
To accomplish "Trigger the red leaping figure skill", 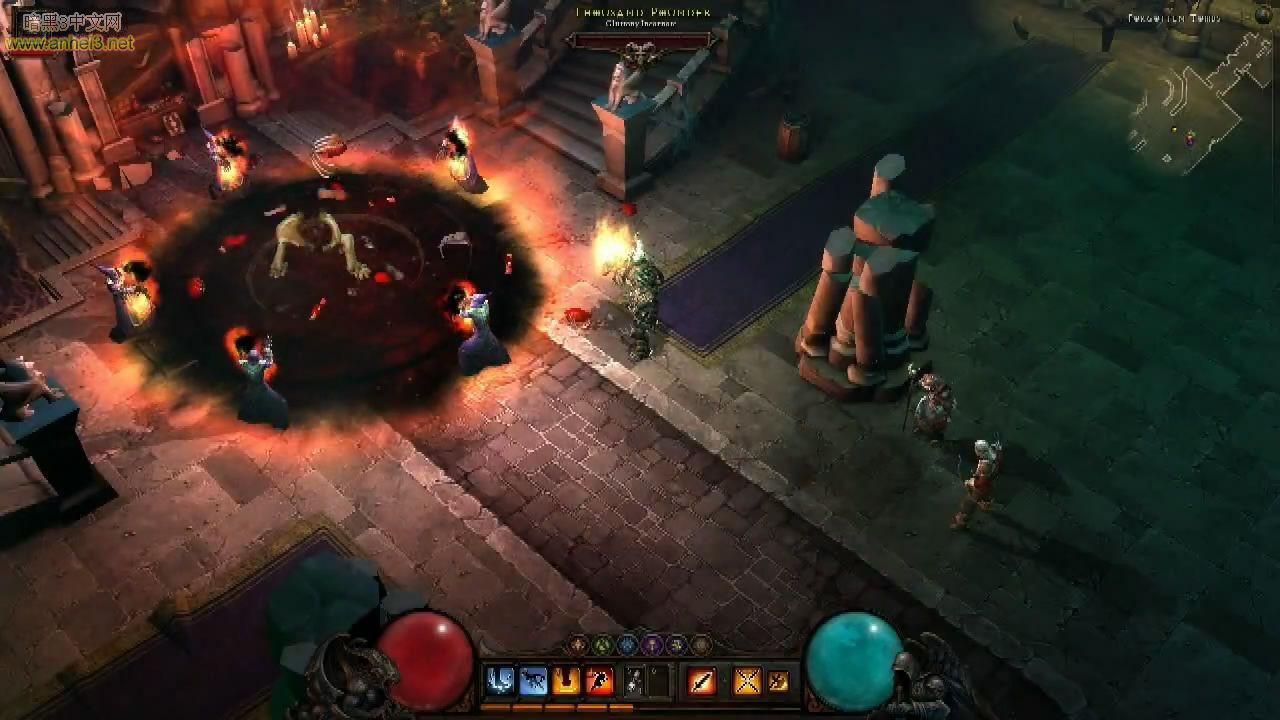I will (x=599, y=681).
